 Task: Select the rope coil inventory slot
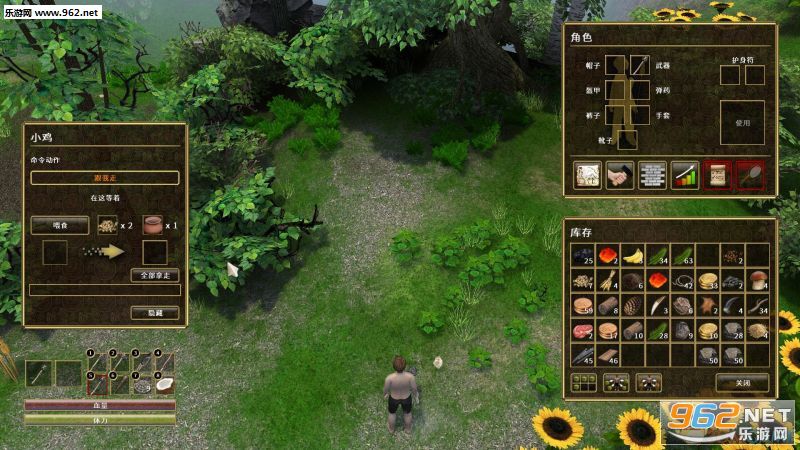tap(684, 280)
